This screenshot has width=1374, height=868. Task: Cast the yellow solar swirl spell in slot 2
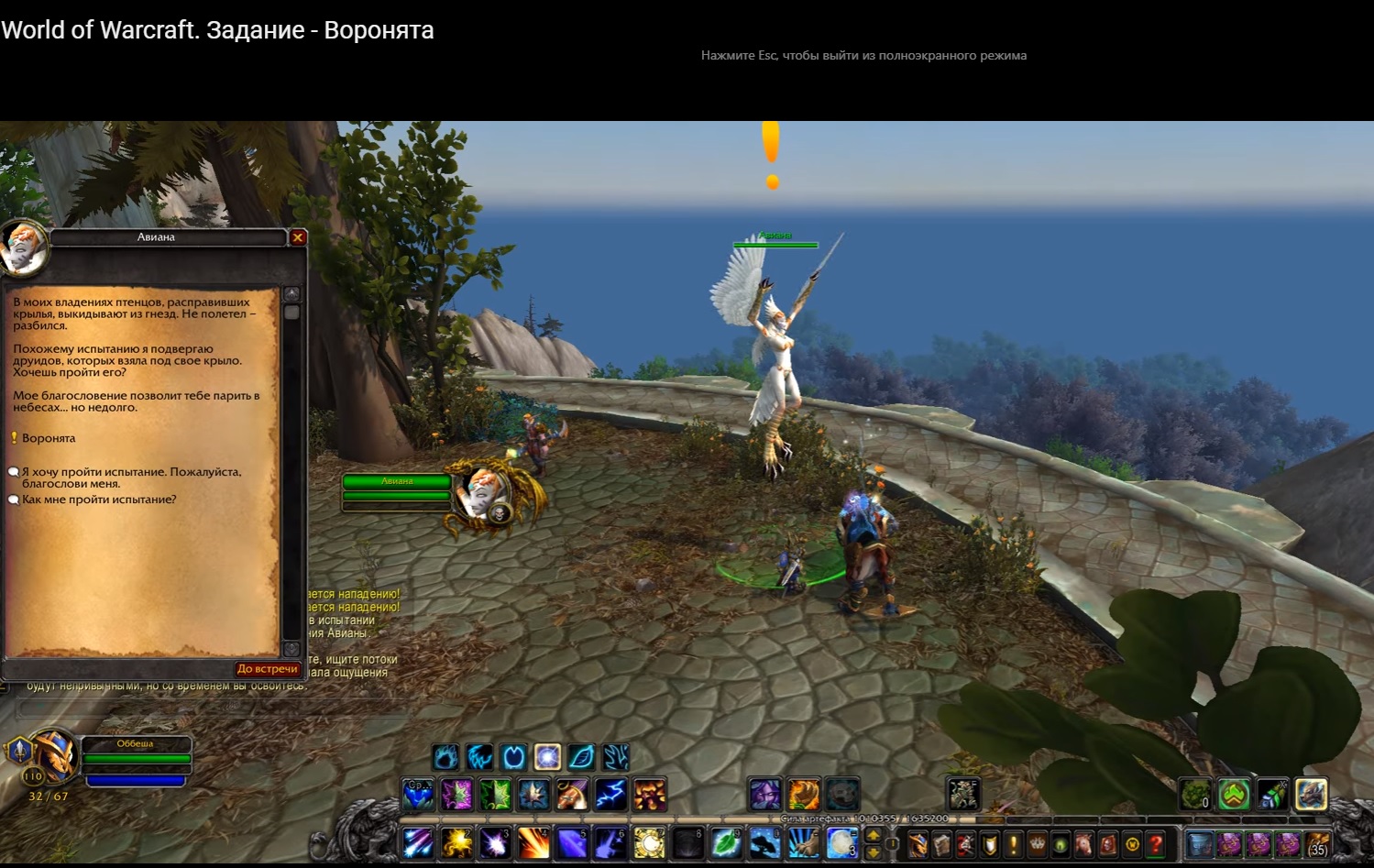(x=456, y=842)
